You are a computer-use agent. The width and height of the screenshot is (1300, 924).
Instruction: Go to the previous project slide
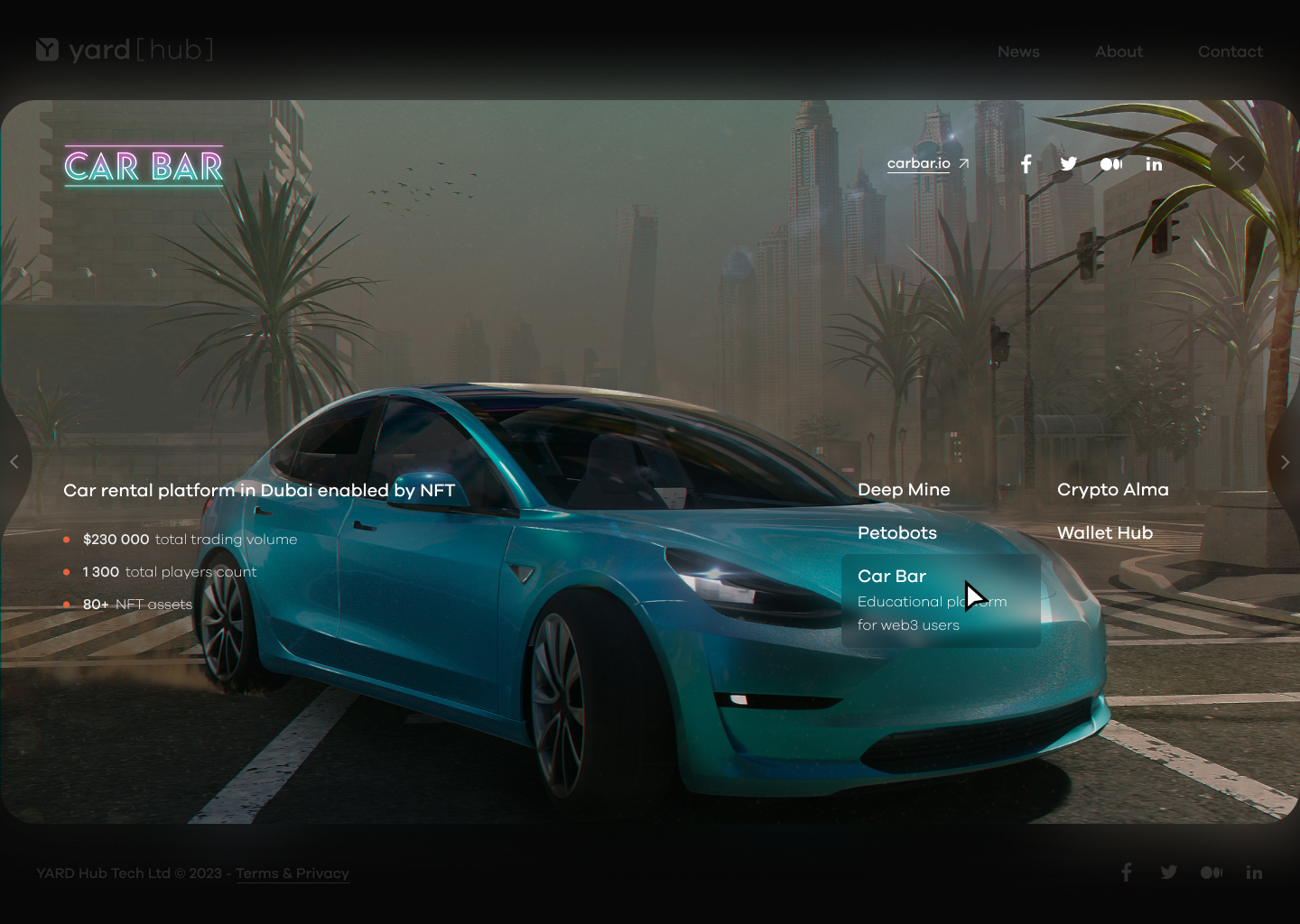pos(14,462)
